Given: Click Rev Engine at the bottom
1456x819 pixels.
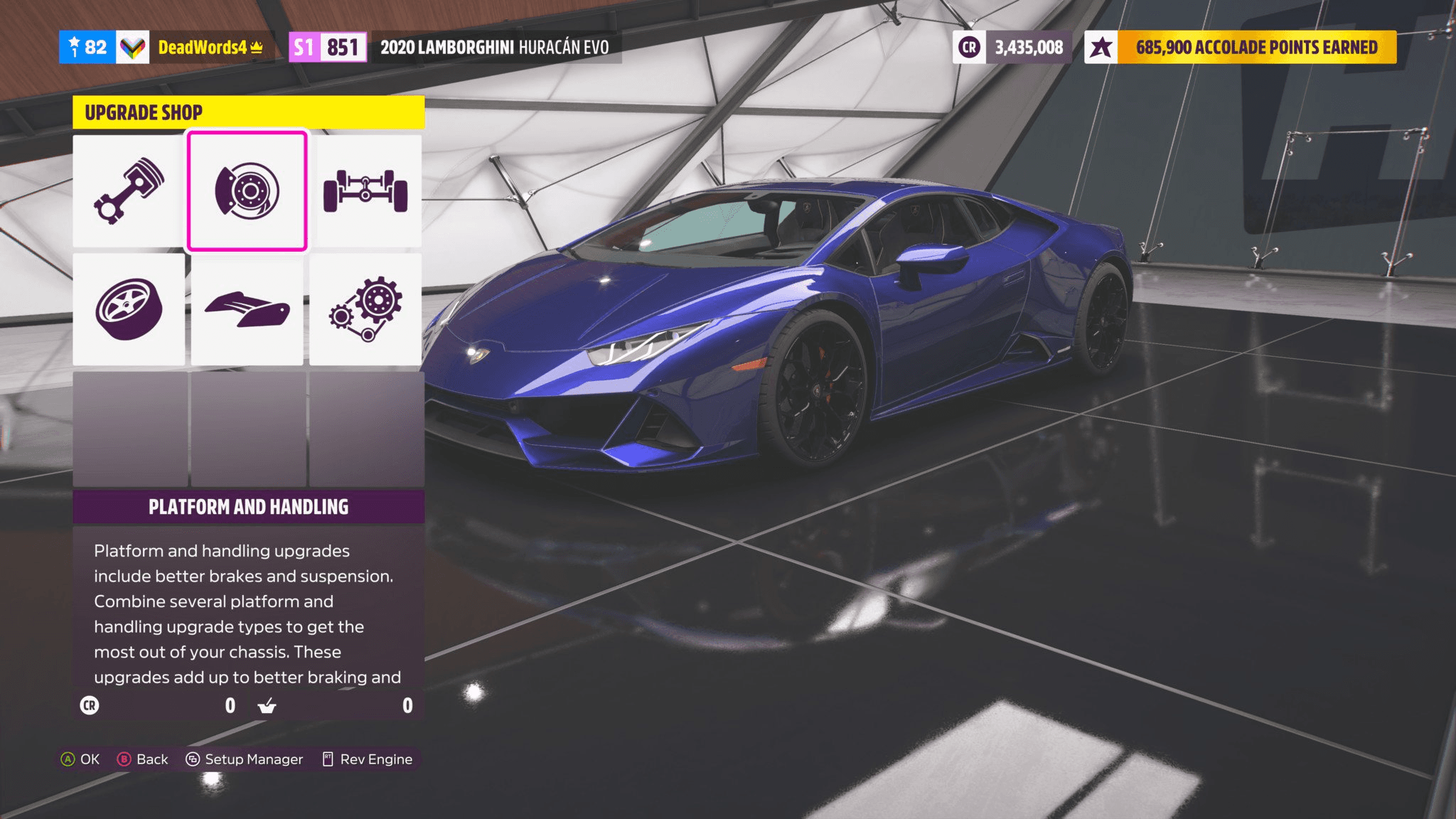Looking at the screenshot, I should [x=367, y=759].
